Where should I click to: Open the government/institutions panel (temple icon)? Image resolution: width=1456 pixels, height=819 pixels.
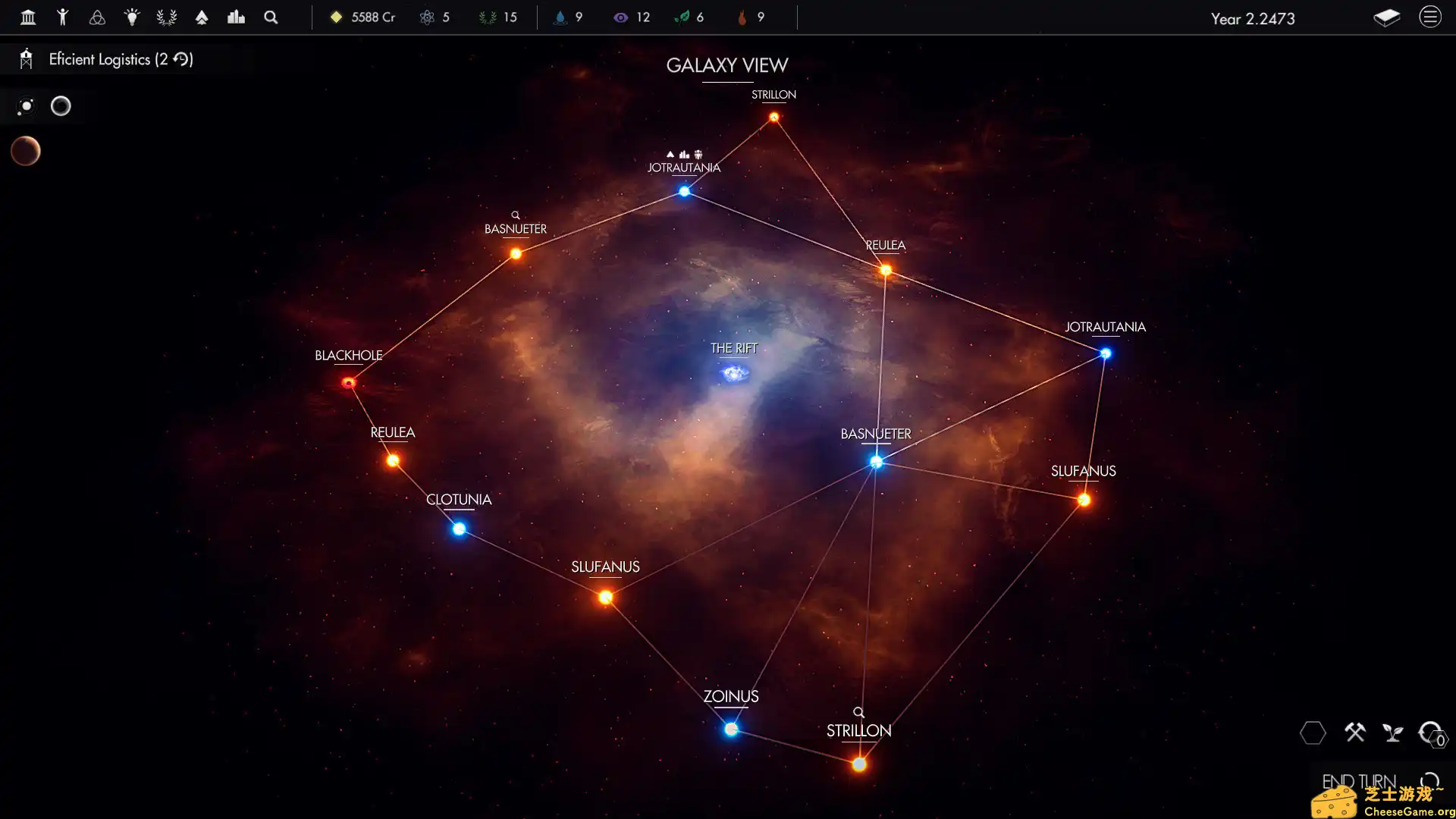tap(28, 17)
